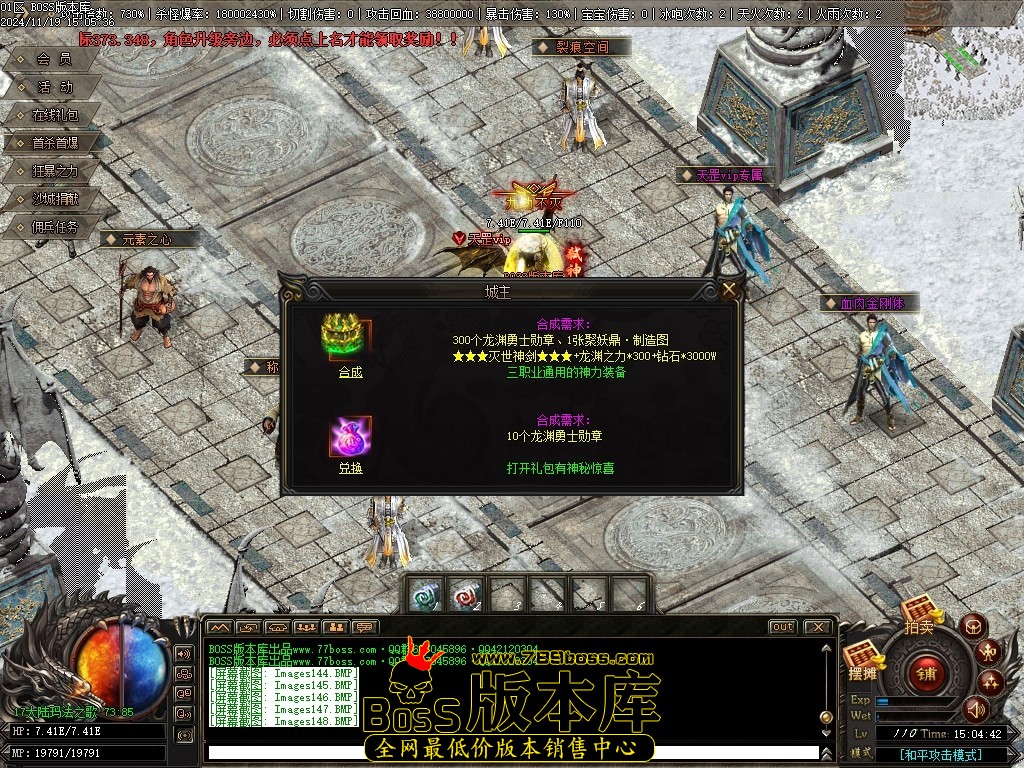Use the red swirl hotbar item

(465, 594)
